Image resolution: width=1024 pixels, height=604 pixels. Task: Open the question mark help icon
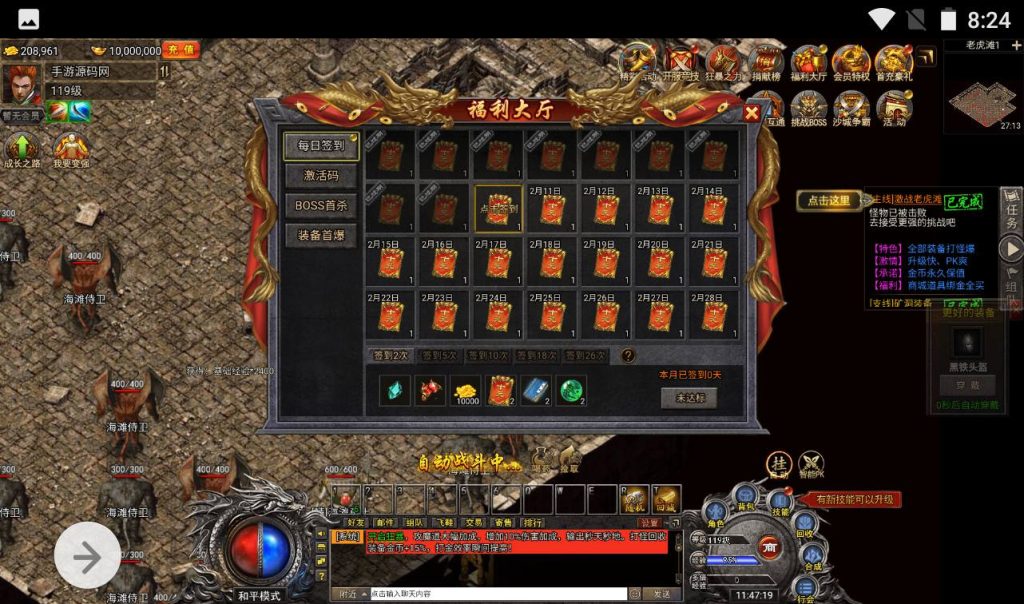[628, 355]
